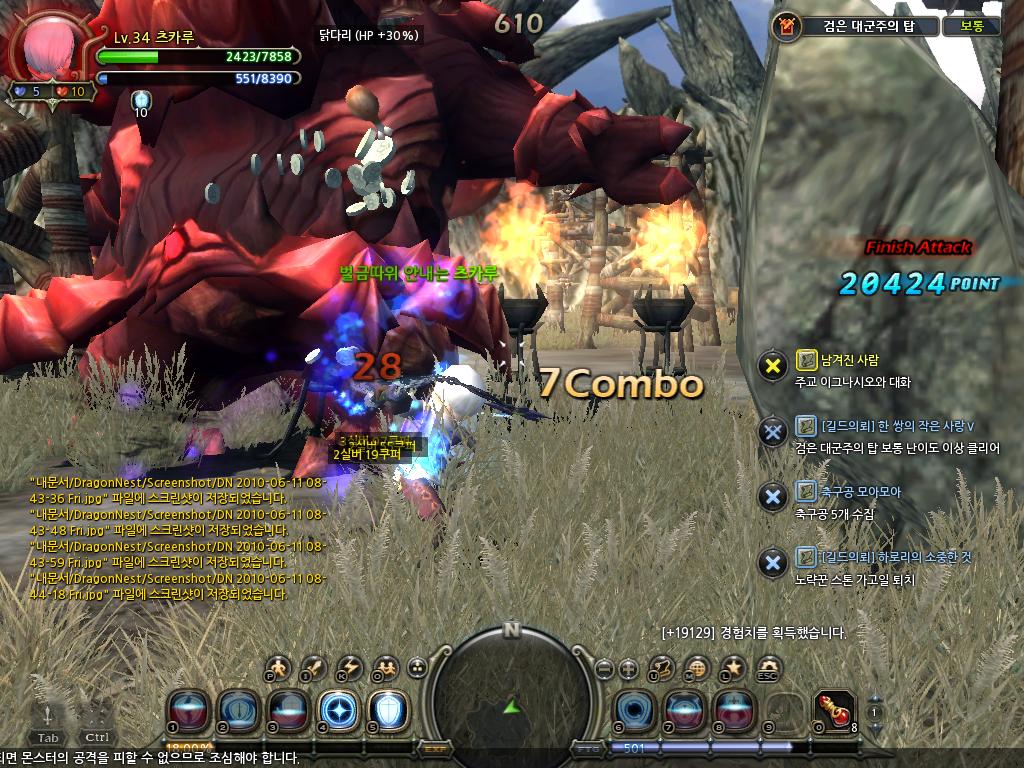Open the inventory sword icon marked I
1024x768 pixels.
(315, 667)
